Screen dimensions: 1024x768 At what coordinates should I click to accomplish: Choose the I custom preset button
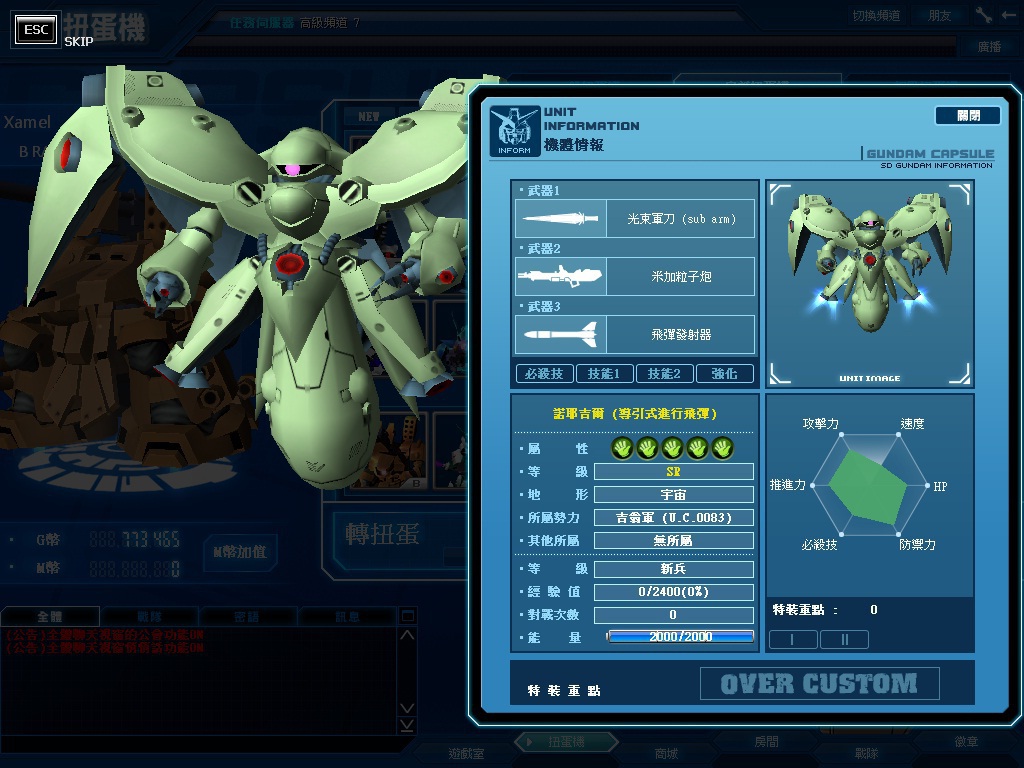(792, 639)
